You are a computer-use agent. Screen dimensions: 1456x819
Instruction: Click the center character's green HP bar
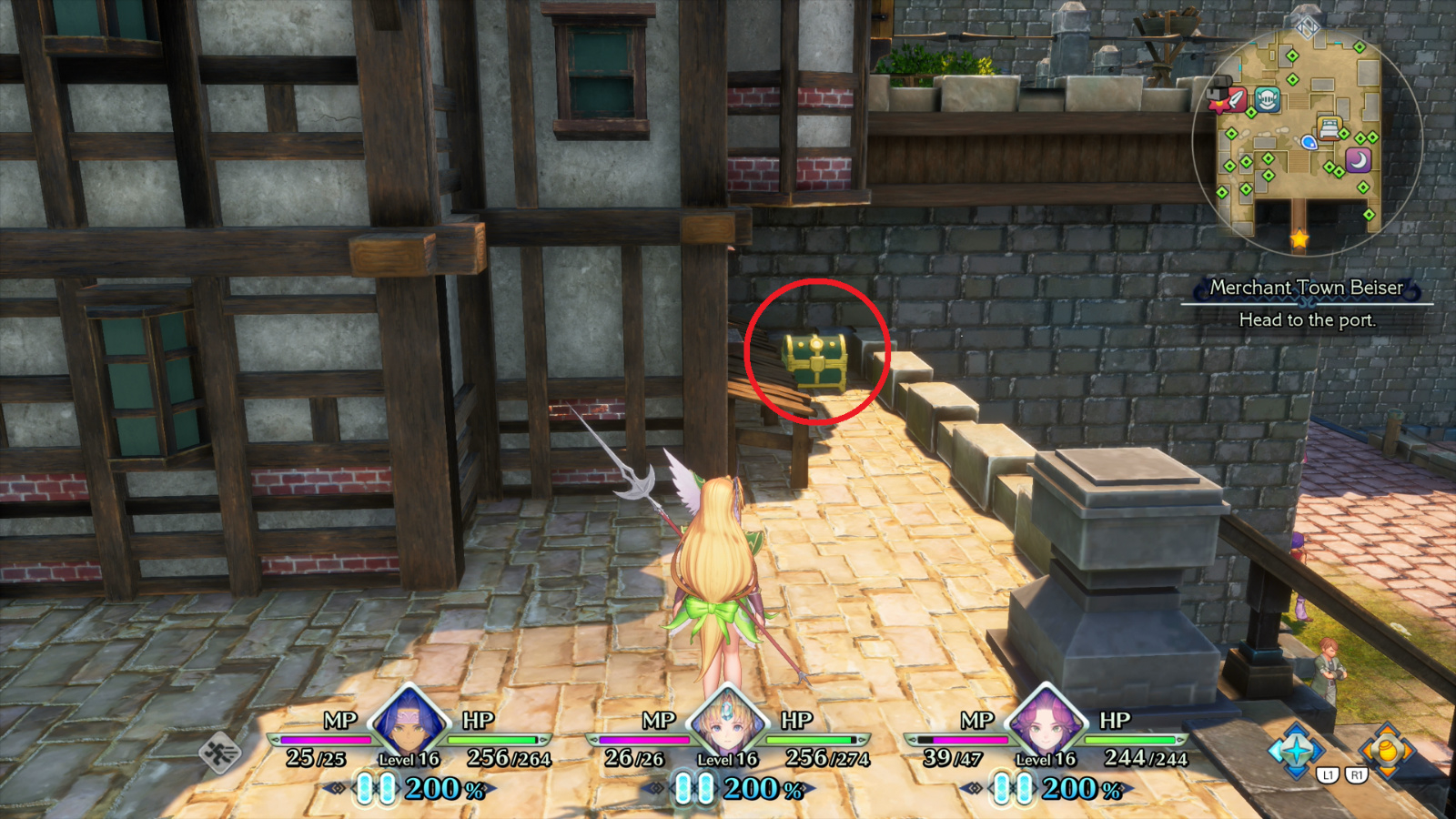pos(810,741)
